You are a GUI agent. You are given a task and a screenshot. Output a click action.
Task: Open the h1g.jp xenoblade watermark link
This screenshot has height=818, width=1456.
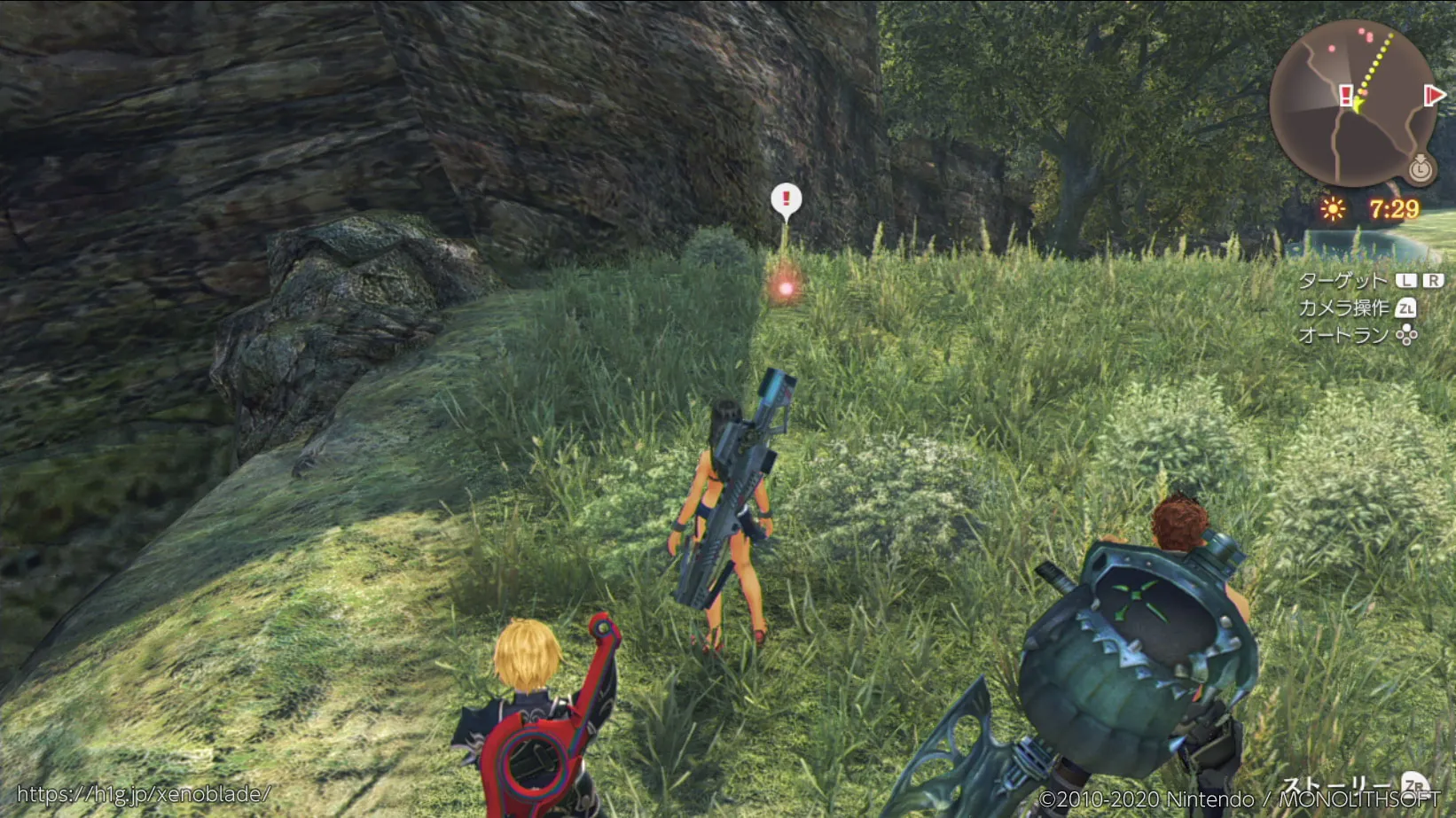tap(144, 794)
